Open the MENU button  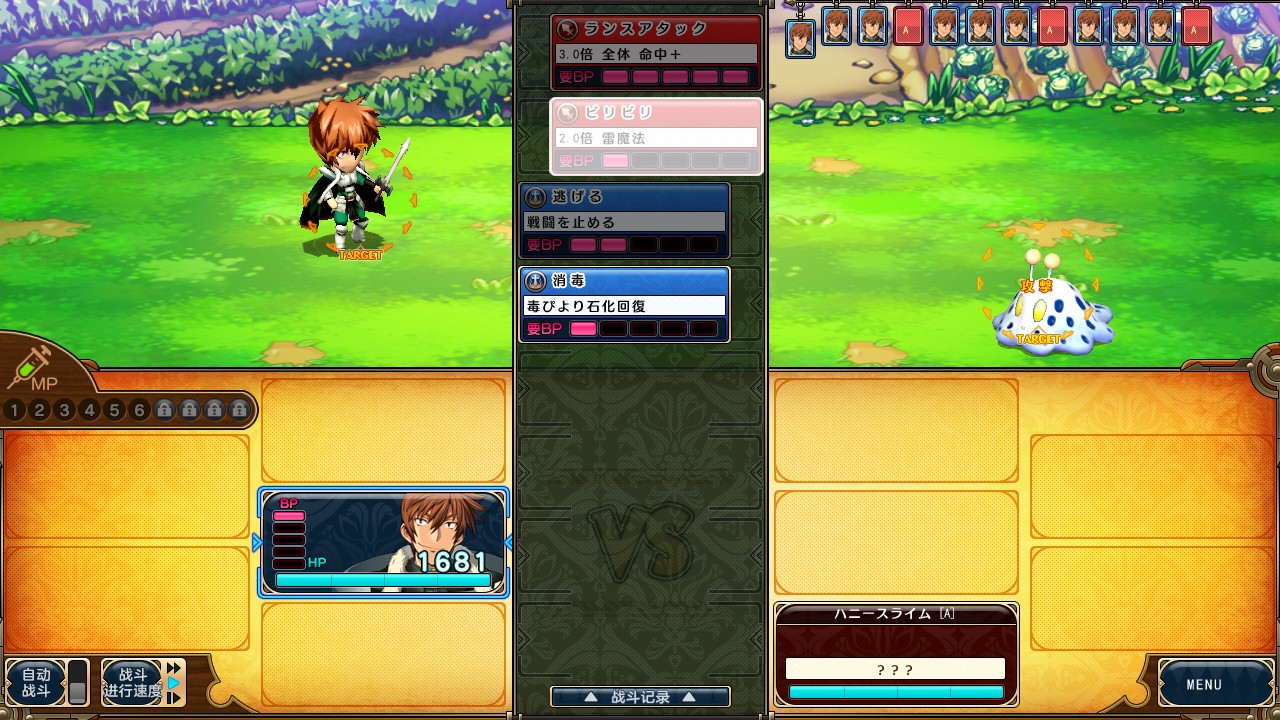click(x=1203, y=685)
